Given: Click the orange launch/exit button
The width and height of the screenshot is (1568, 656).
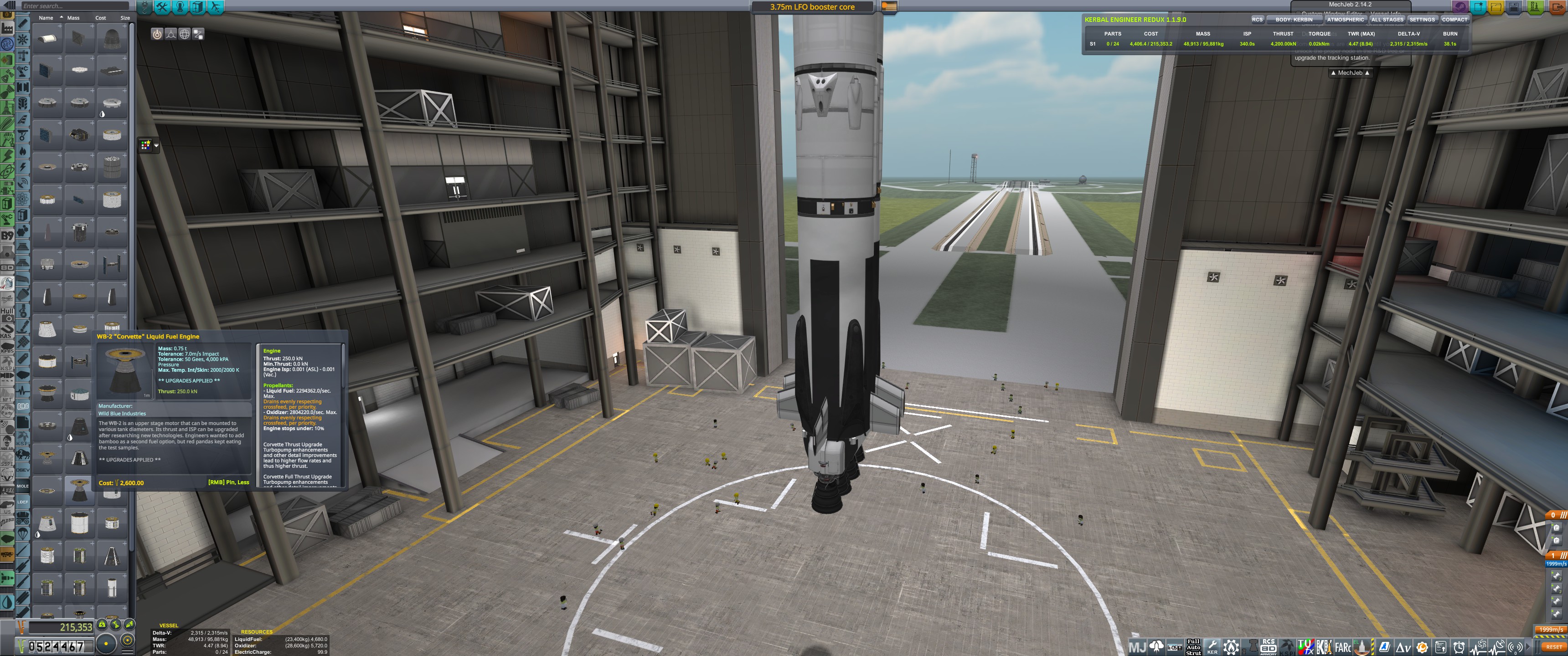Looking at the screenshot, I should pyautogui.click(x=1559, y=7).
